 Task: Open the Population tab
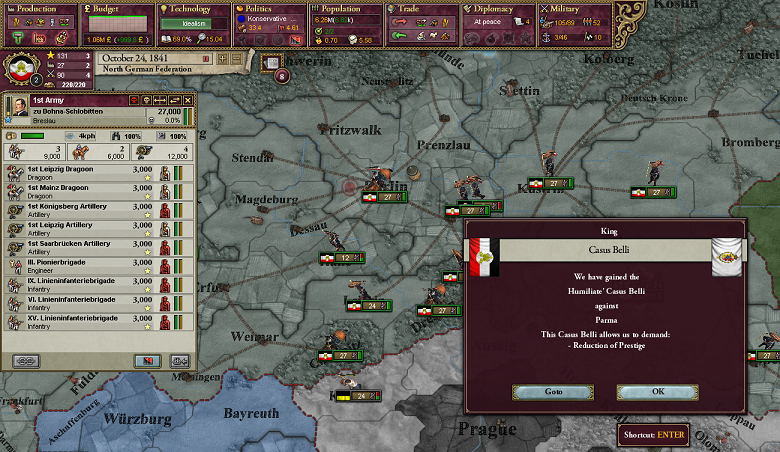[347, 8]
